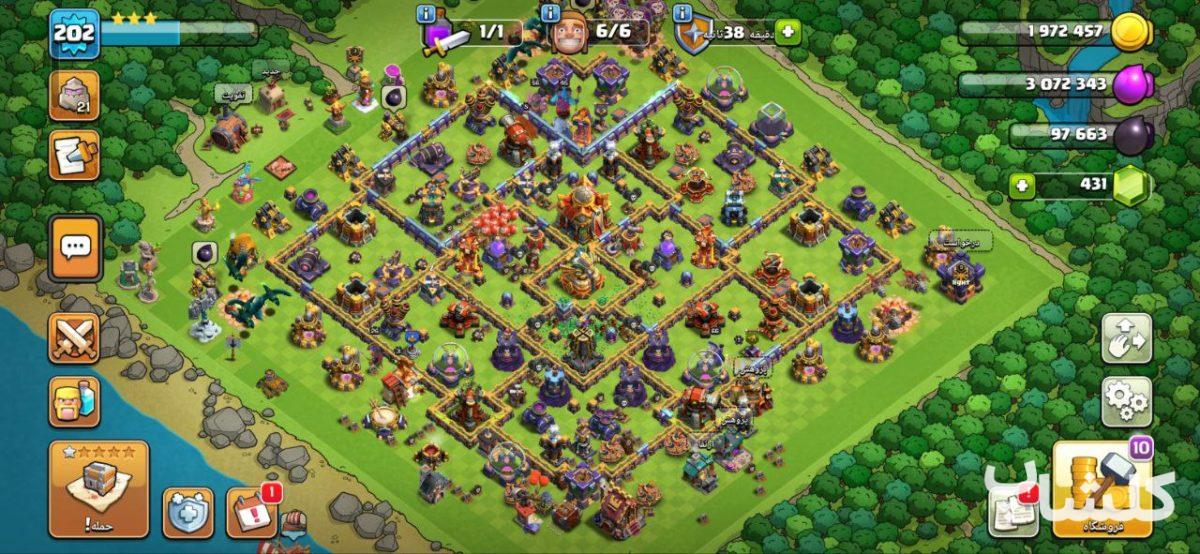Open the shop with coins and hammer
This screenshot has width=1200, height=554.
tap(1101, 489)
